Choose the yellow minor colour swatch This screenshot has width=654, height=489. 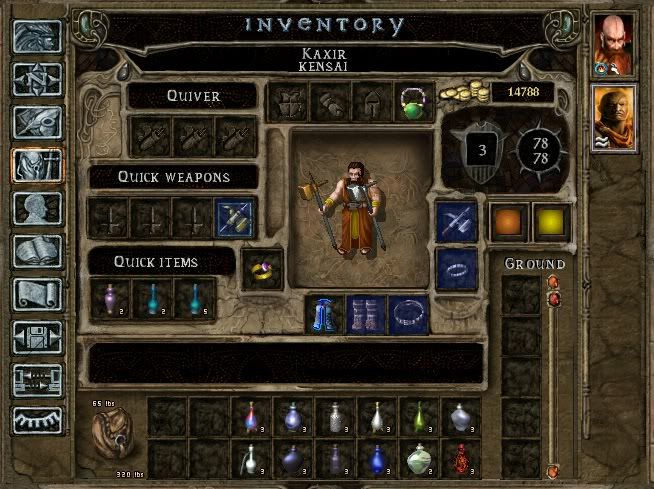[549, 222]
